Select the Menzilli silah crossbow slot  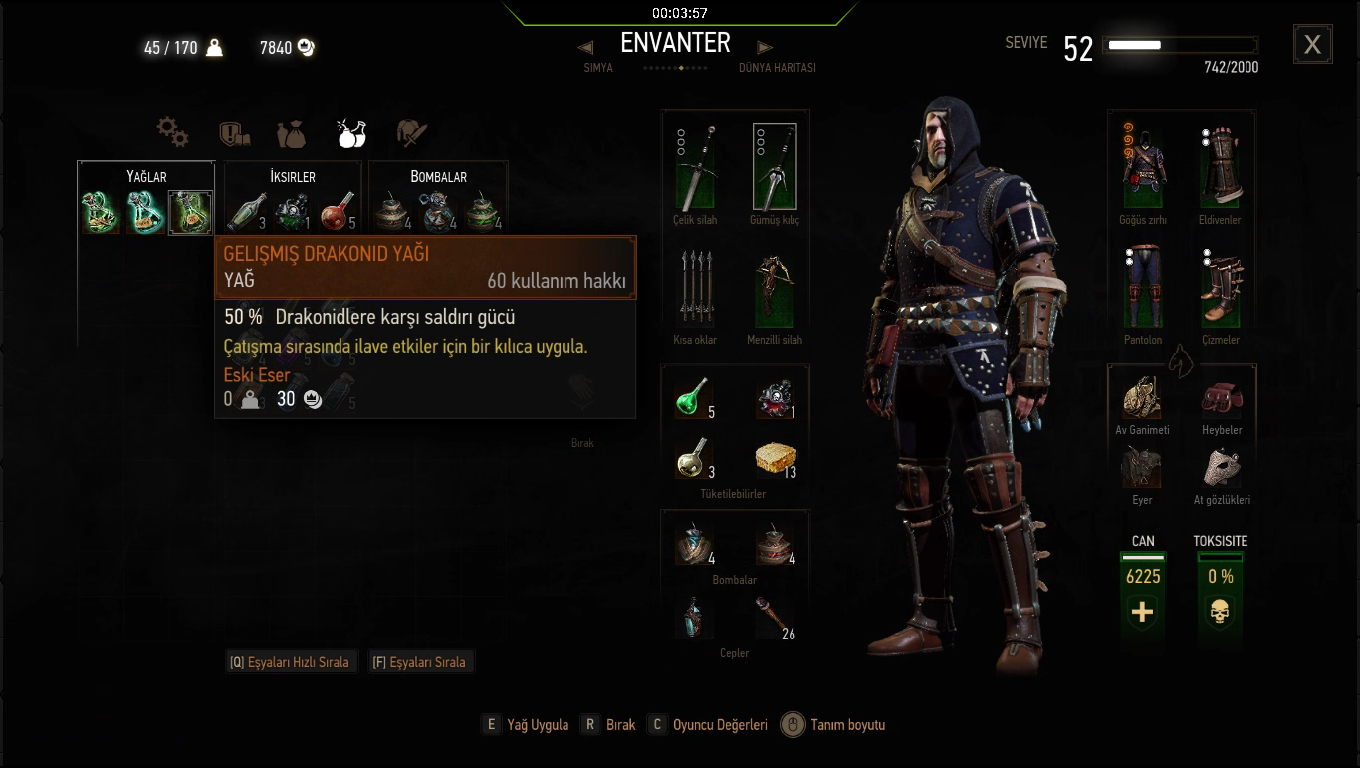coord(774,289)
